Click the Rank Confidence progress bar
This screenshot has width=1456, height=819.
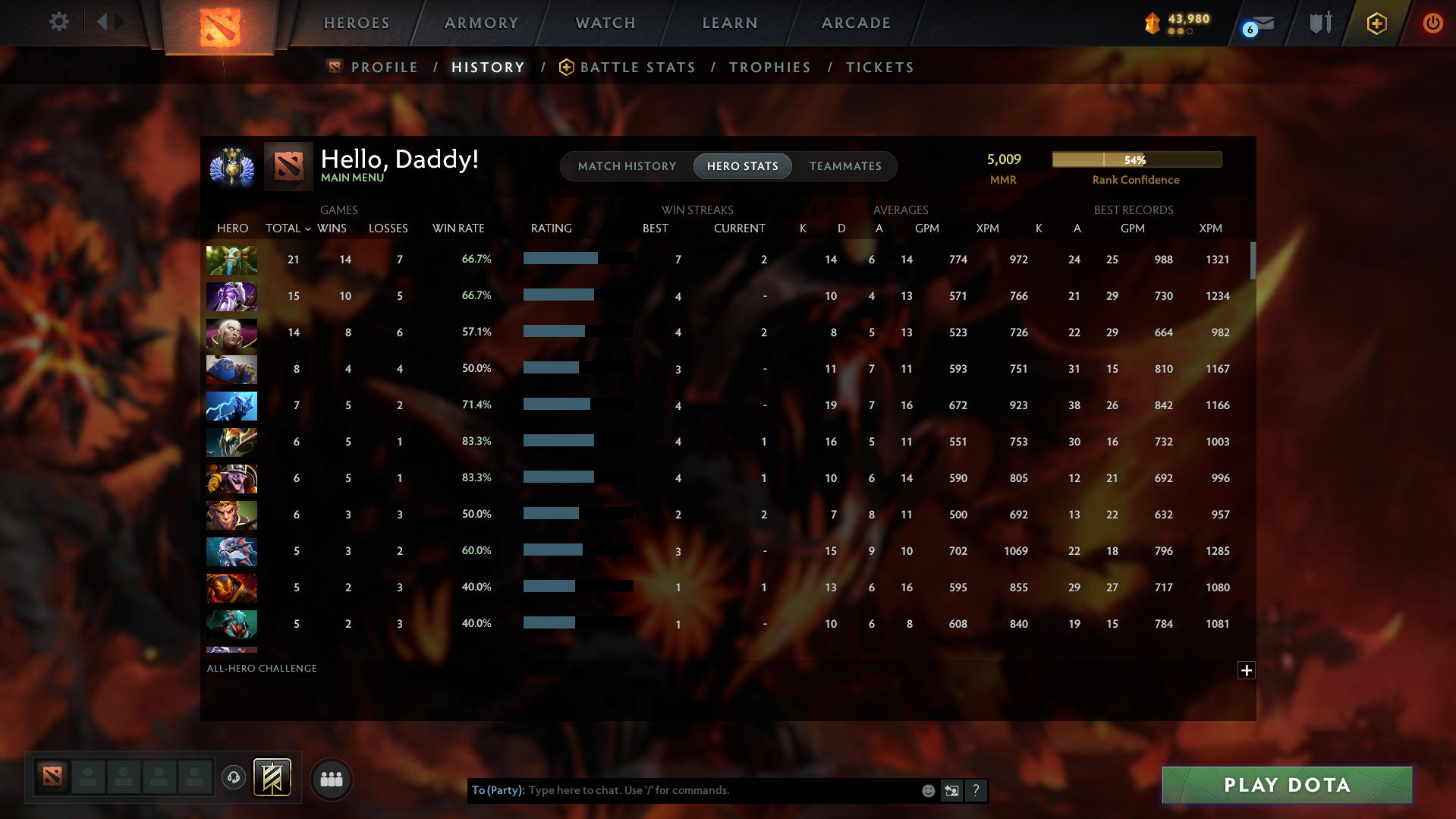[1136, 159]
